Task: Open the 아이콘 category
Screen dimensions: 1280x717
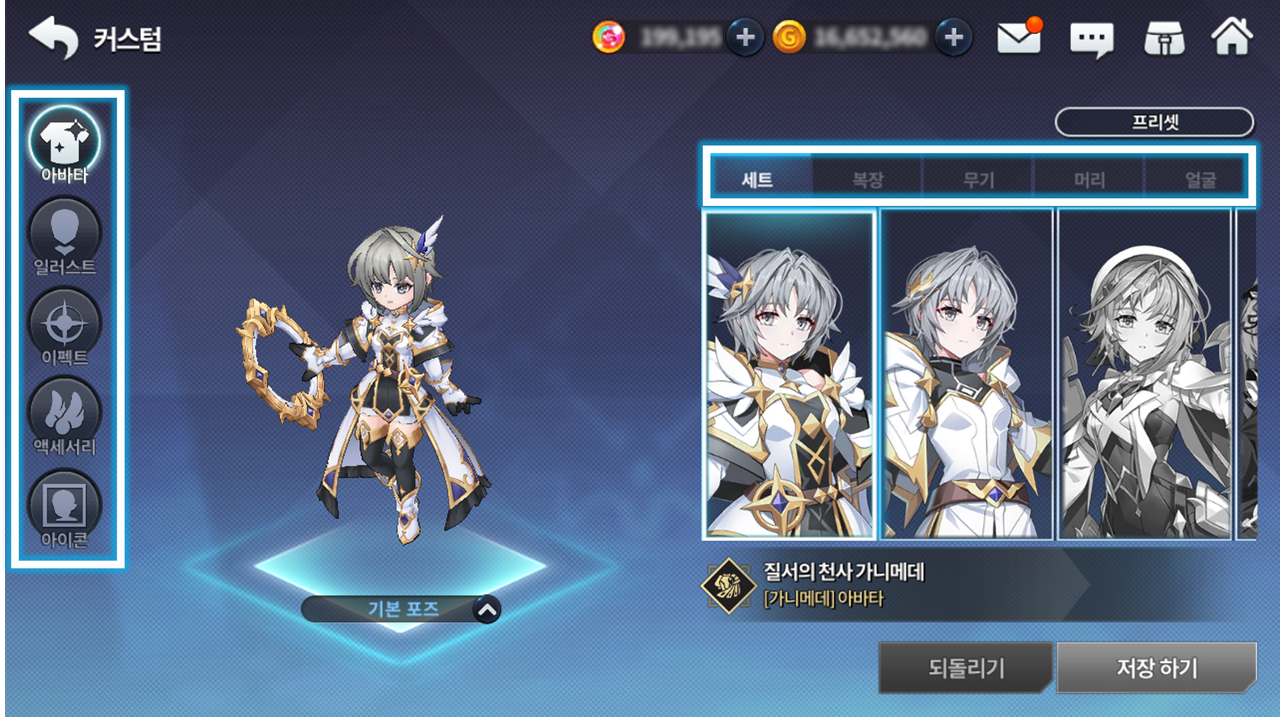Action: [65, 508]
